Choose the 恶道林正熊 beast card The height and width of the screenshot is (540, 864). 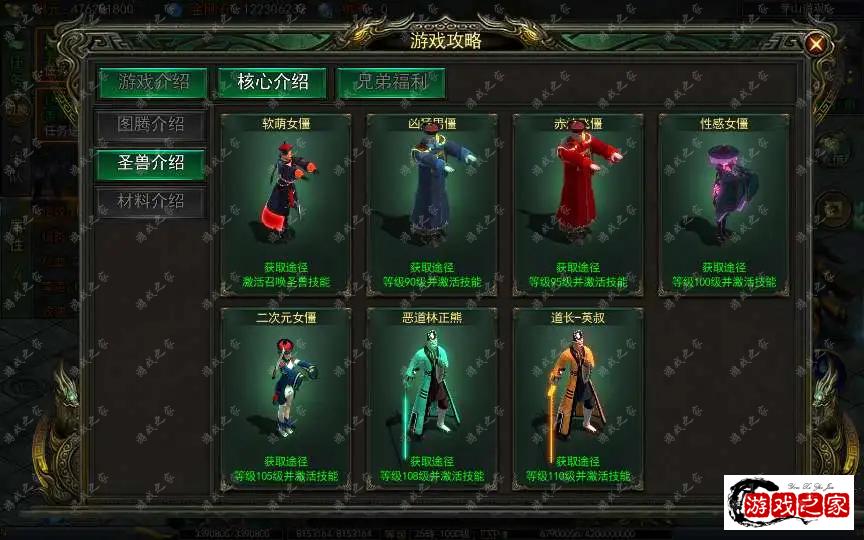tap(432, 398)
